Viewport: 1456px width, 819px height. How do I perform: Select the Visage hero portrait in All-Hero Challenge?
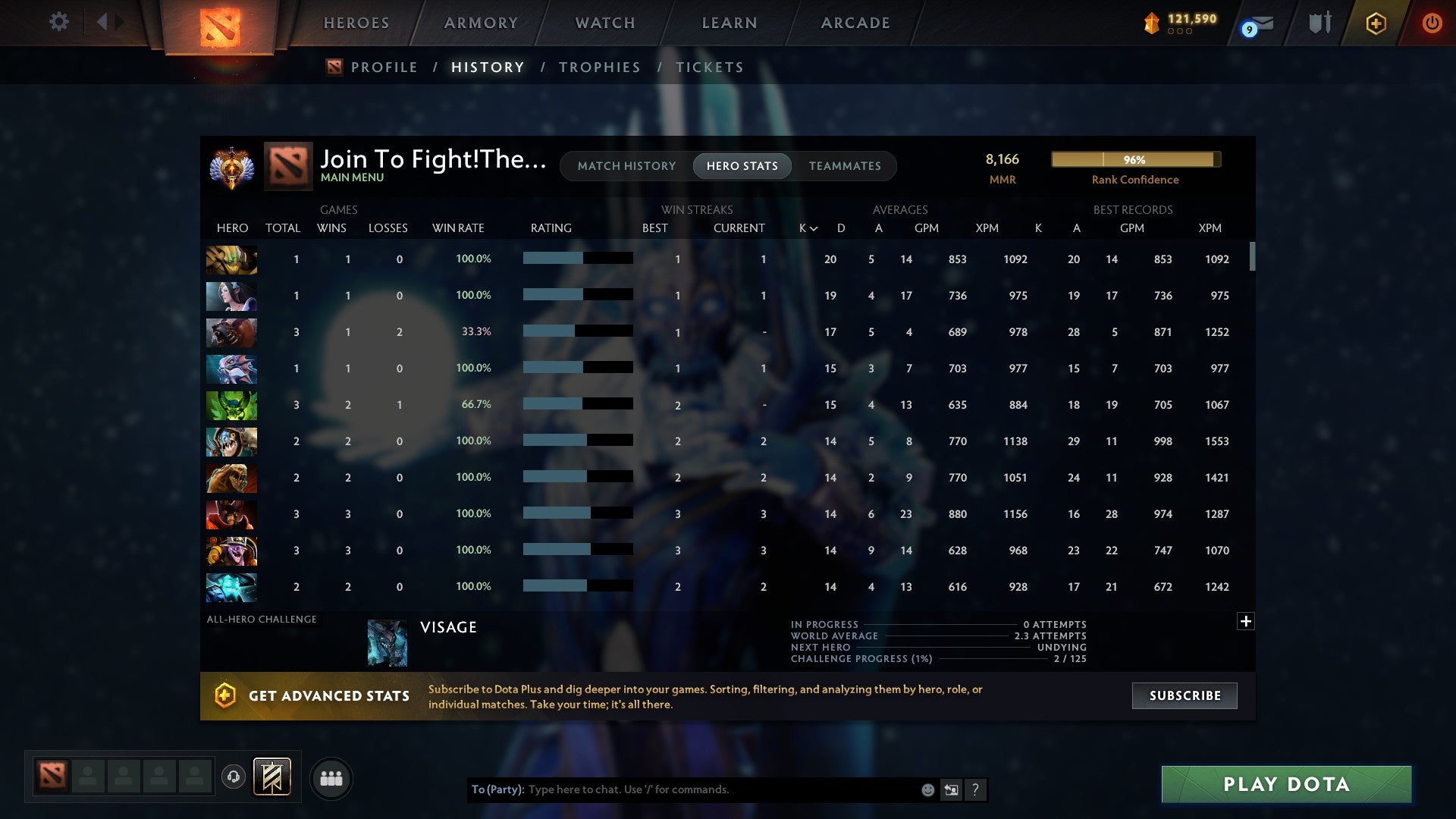(387, 642)
